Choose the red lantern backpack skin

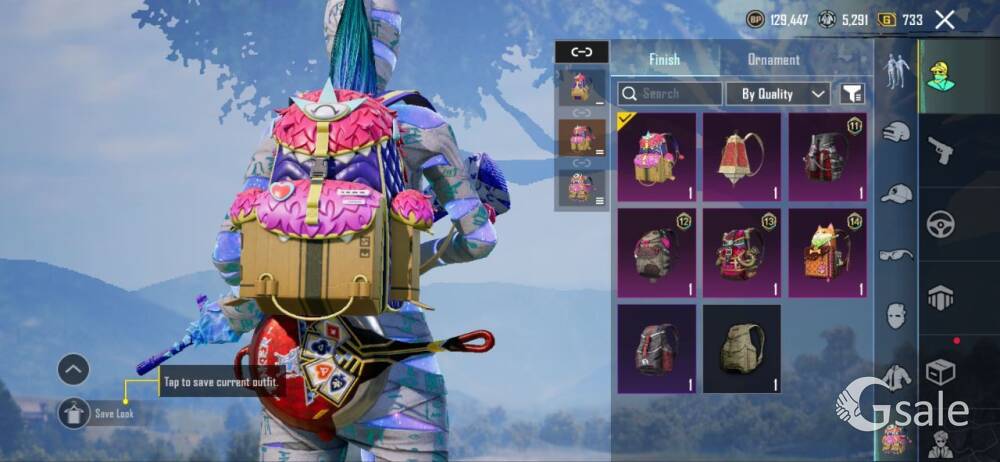741,155
